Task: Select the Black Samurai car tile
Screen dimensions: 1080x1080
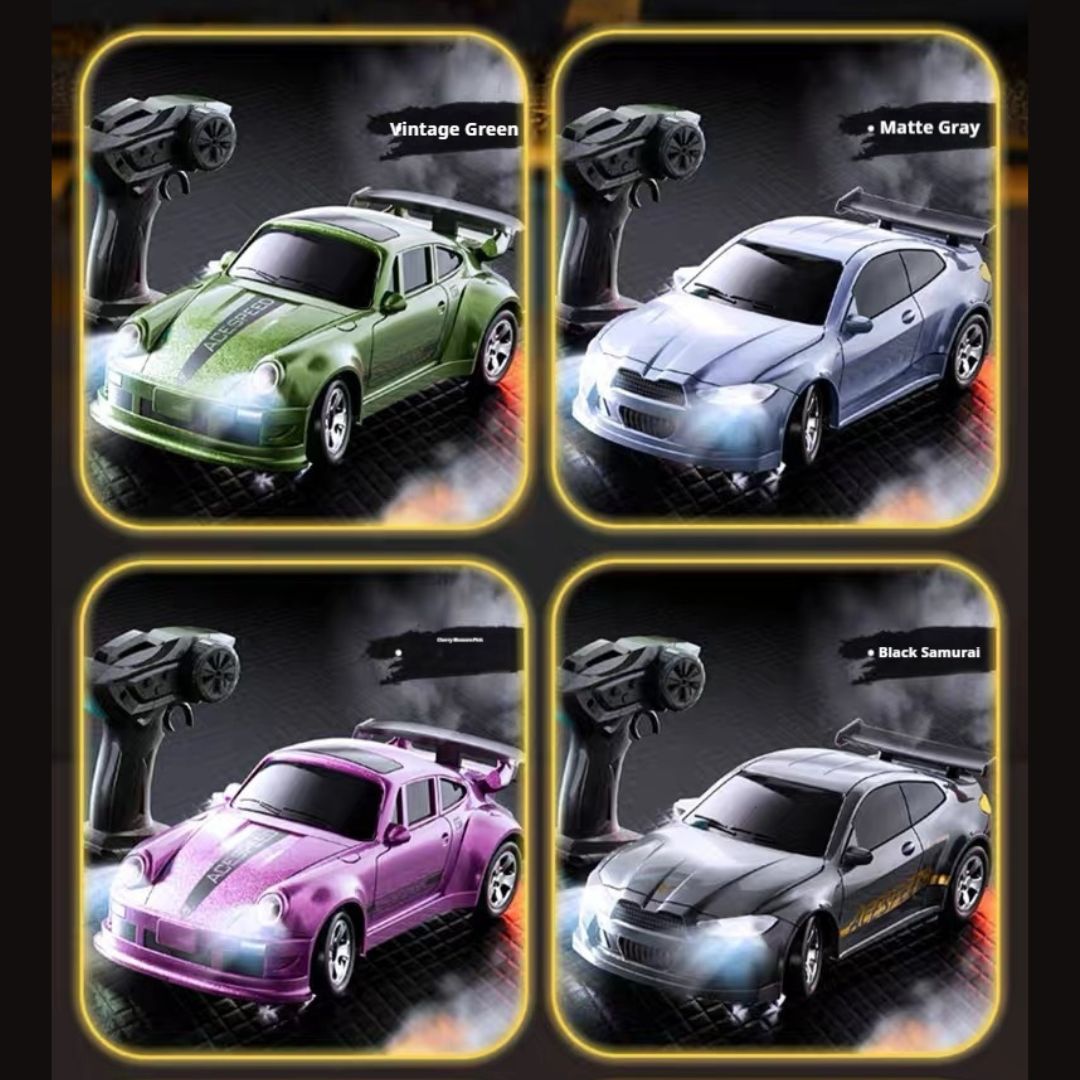Action: click(x=775, y=812)
